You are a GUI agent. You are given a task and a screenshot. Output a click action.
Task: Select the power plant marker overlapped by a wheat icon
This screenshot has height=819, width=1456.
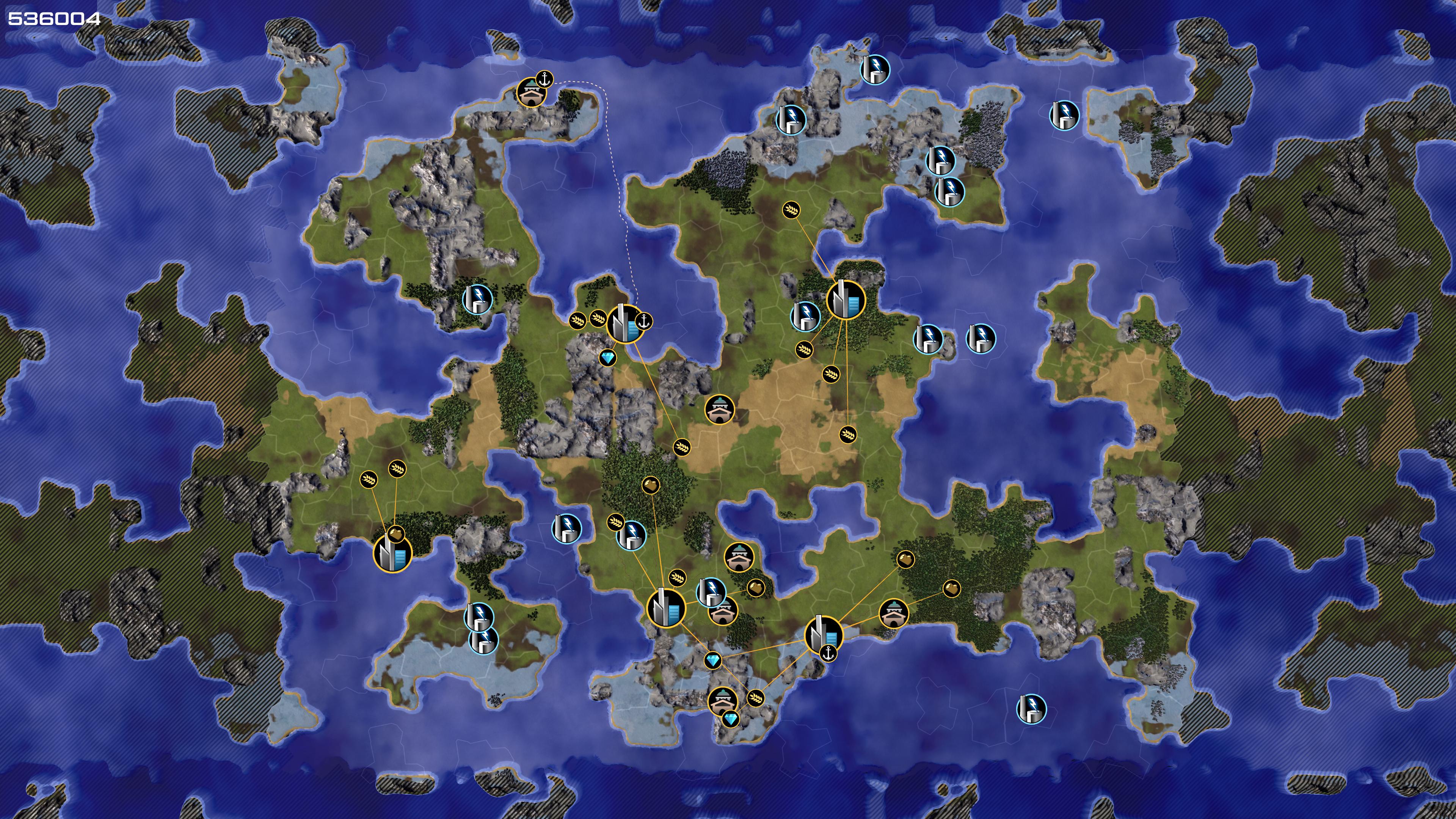[631, 535]
